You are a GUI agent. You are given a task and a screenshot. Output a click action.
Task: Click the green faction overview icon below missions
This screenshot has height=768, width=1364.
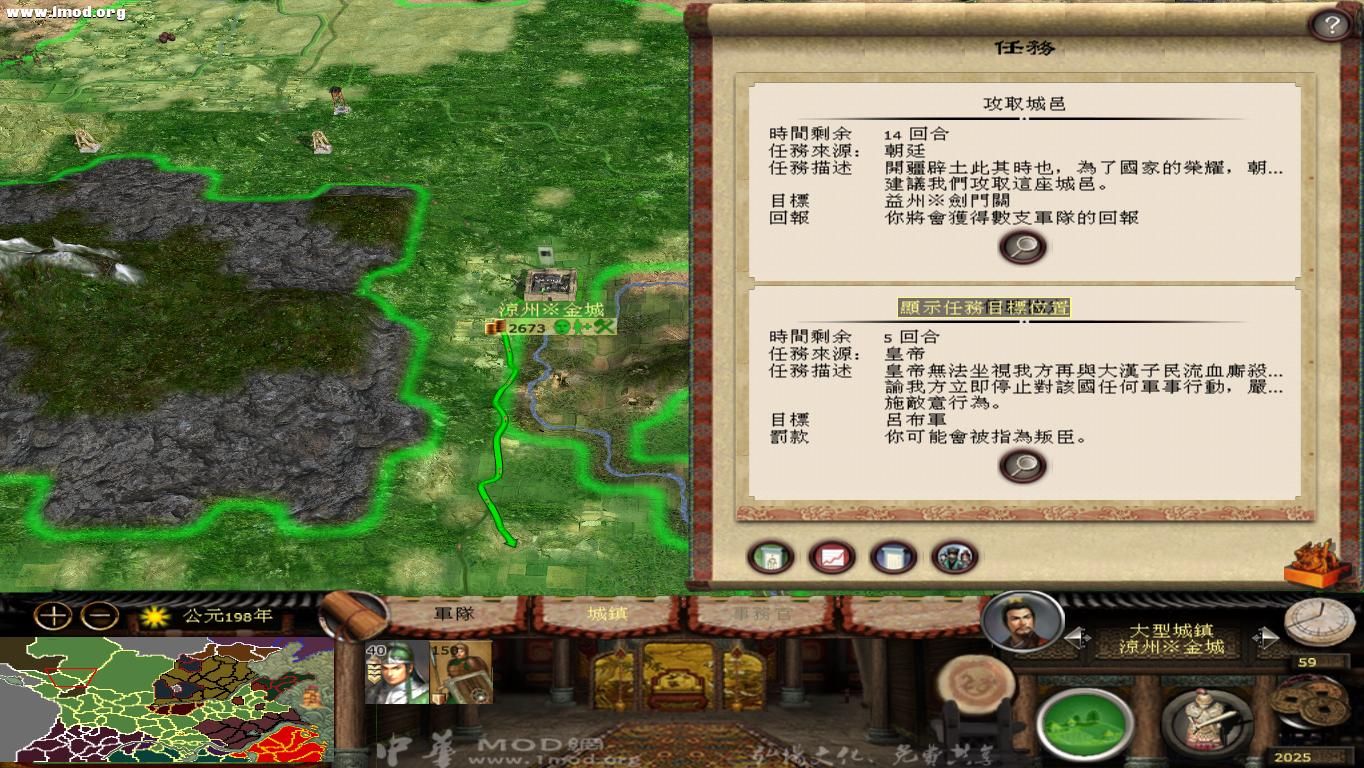coord(770,558)
